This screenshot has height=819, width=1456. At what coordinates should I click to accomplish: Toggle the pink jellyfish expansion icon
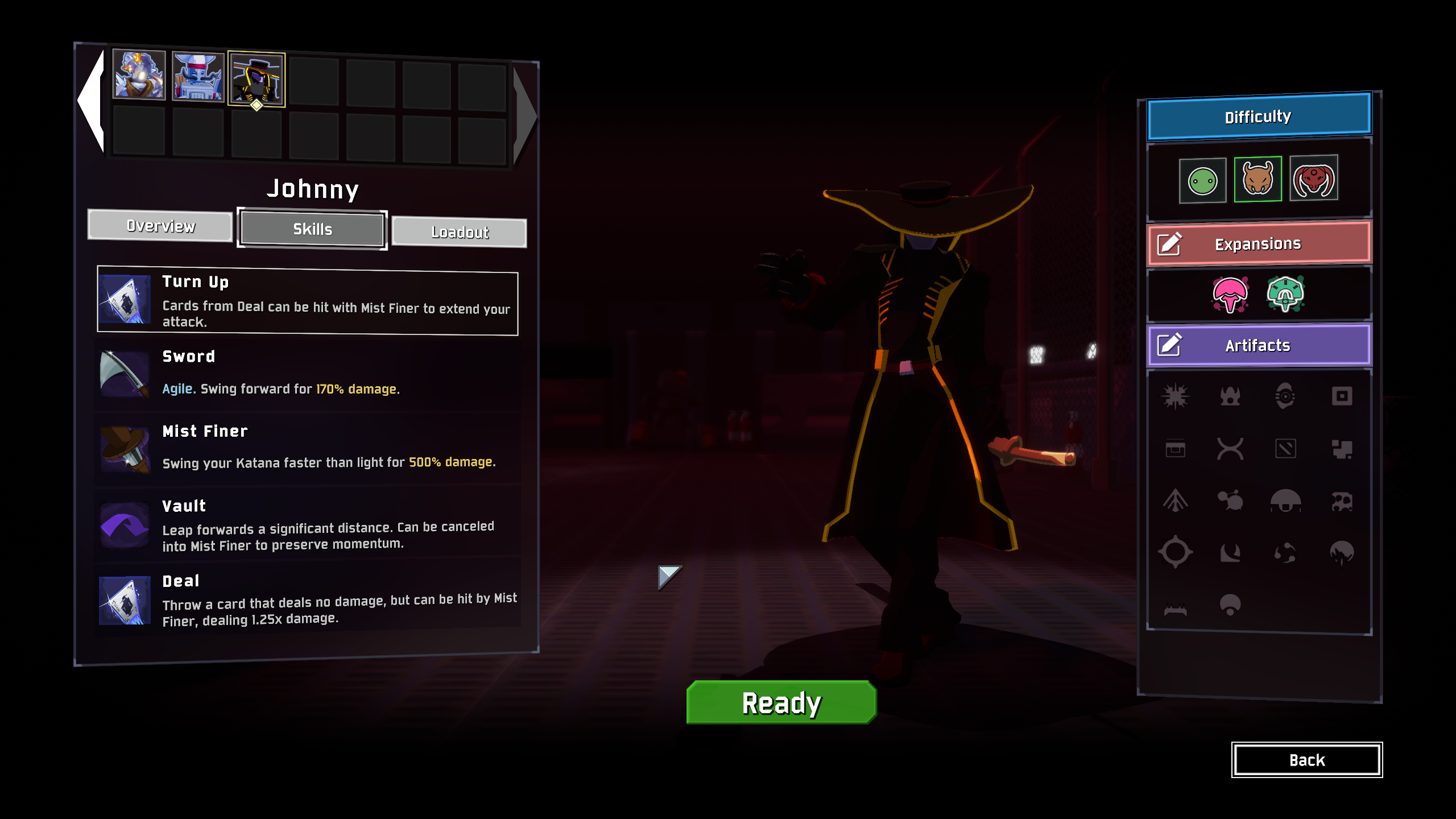1230,294
